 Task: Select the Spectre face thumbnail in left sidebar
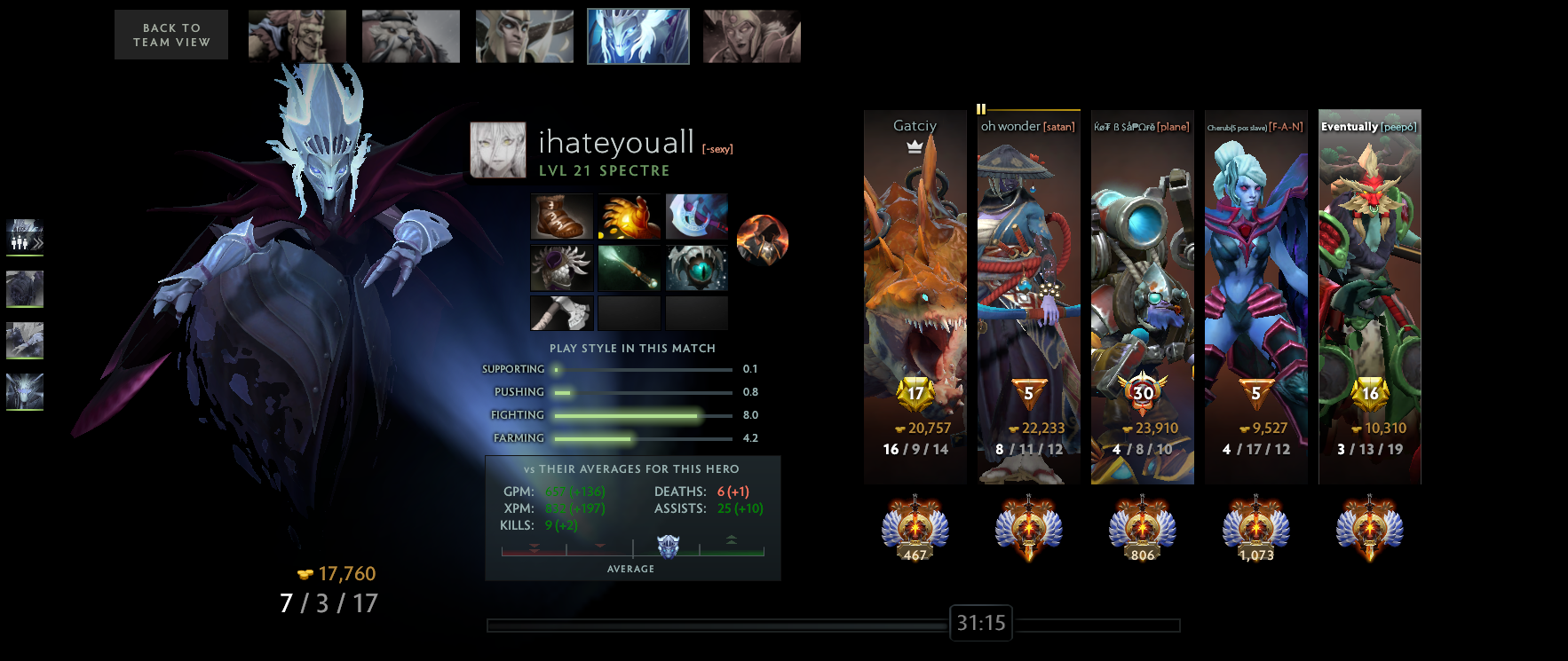click(x=25, y=393)
